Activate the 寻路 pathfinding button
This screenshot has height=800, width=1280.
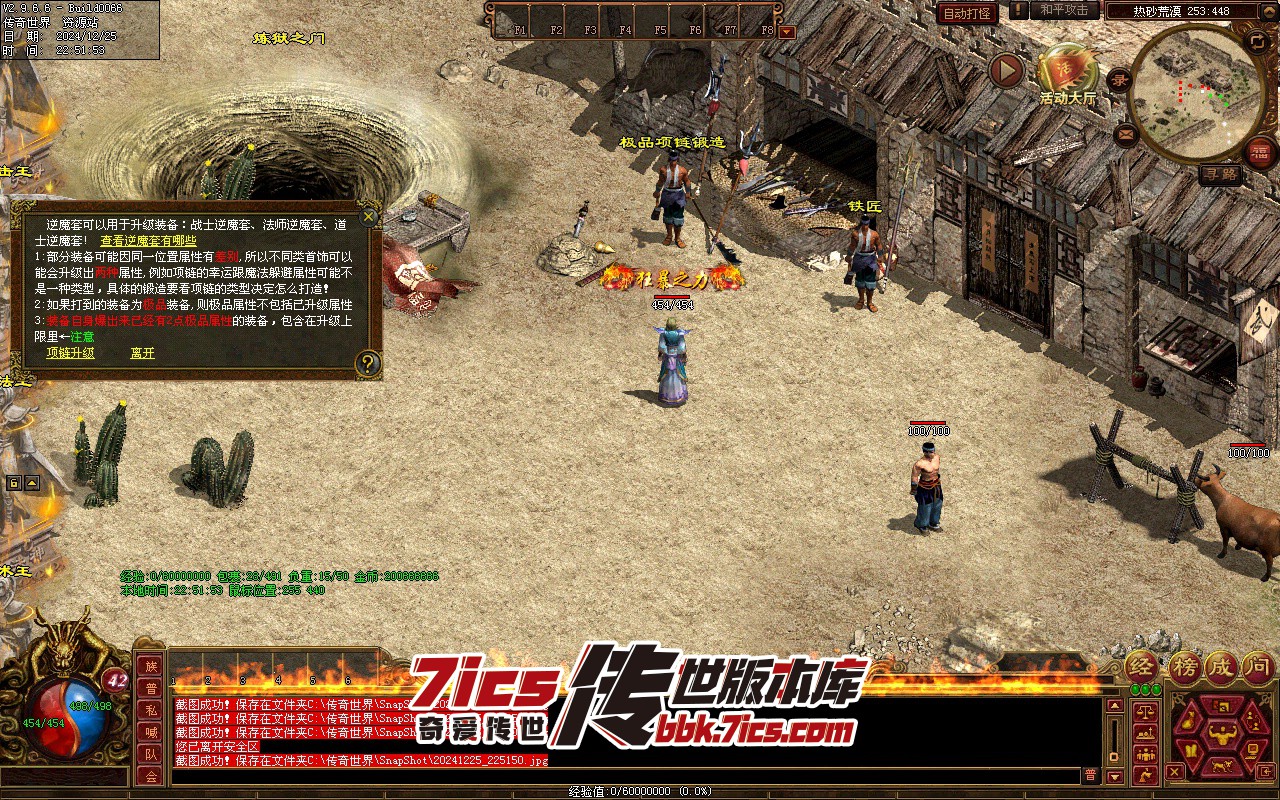tap(1219, 174)
